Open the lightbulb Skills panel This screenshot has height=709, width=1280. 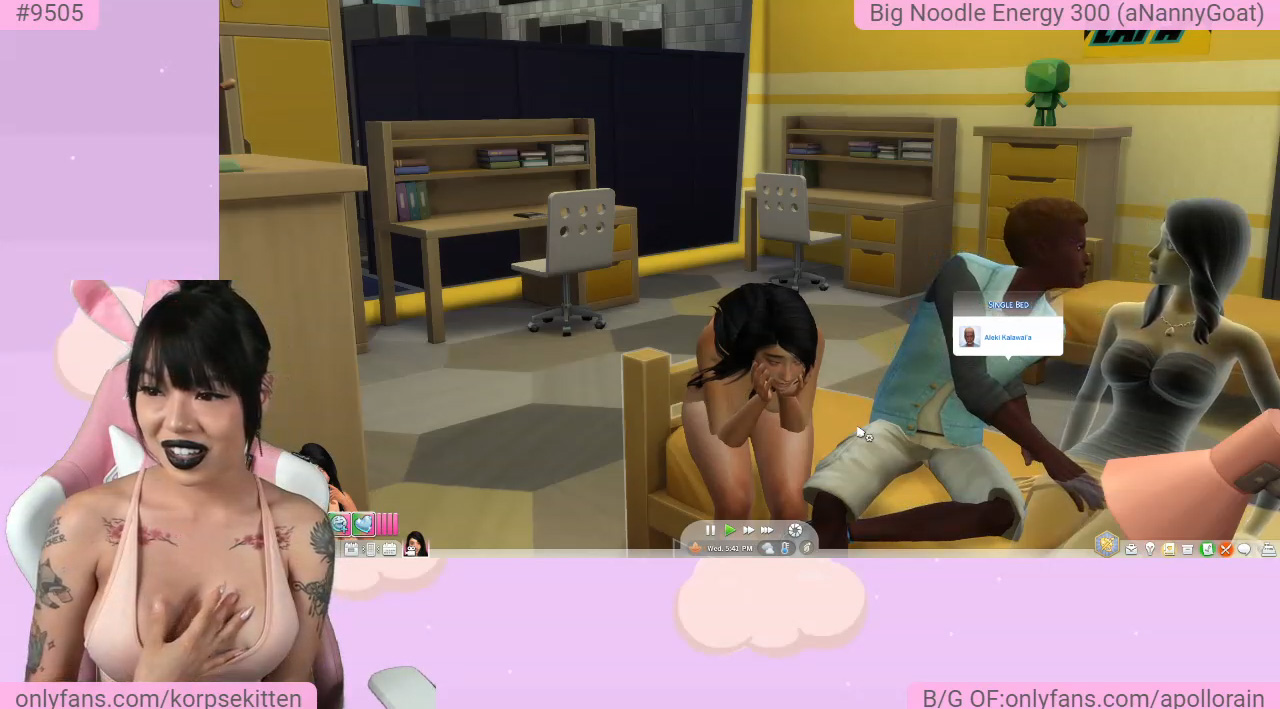[x=1150, y=549]
